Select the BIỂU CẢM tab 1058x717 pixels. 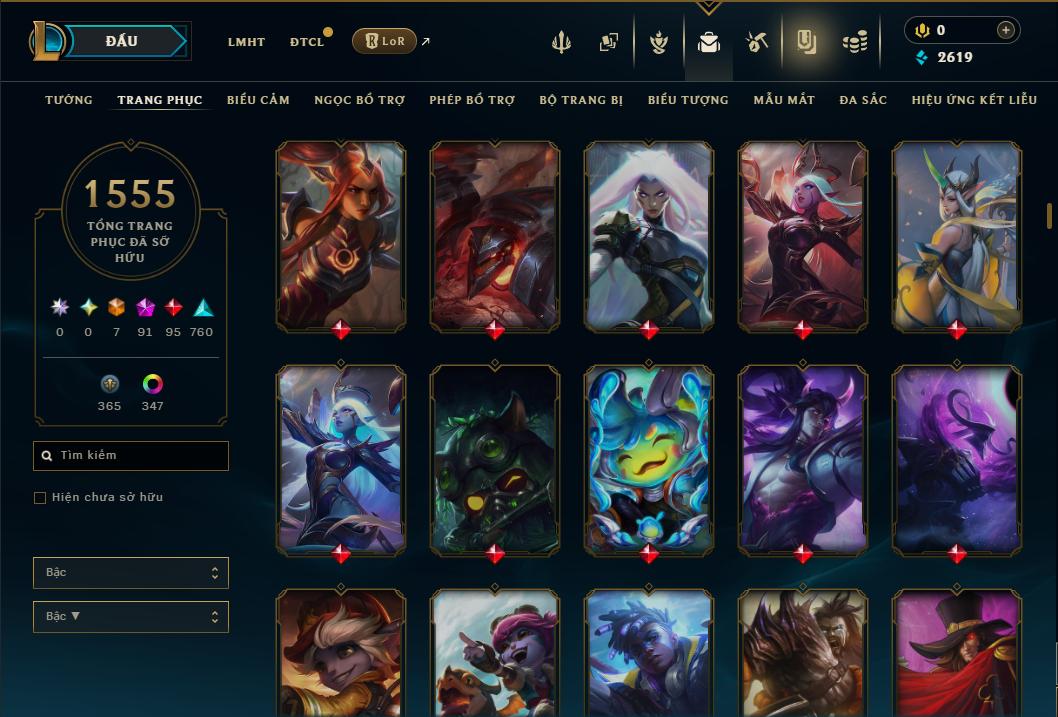[x=258, y=100]
